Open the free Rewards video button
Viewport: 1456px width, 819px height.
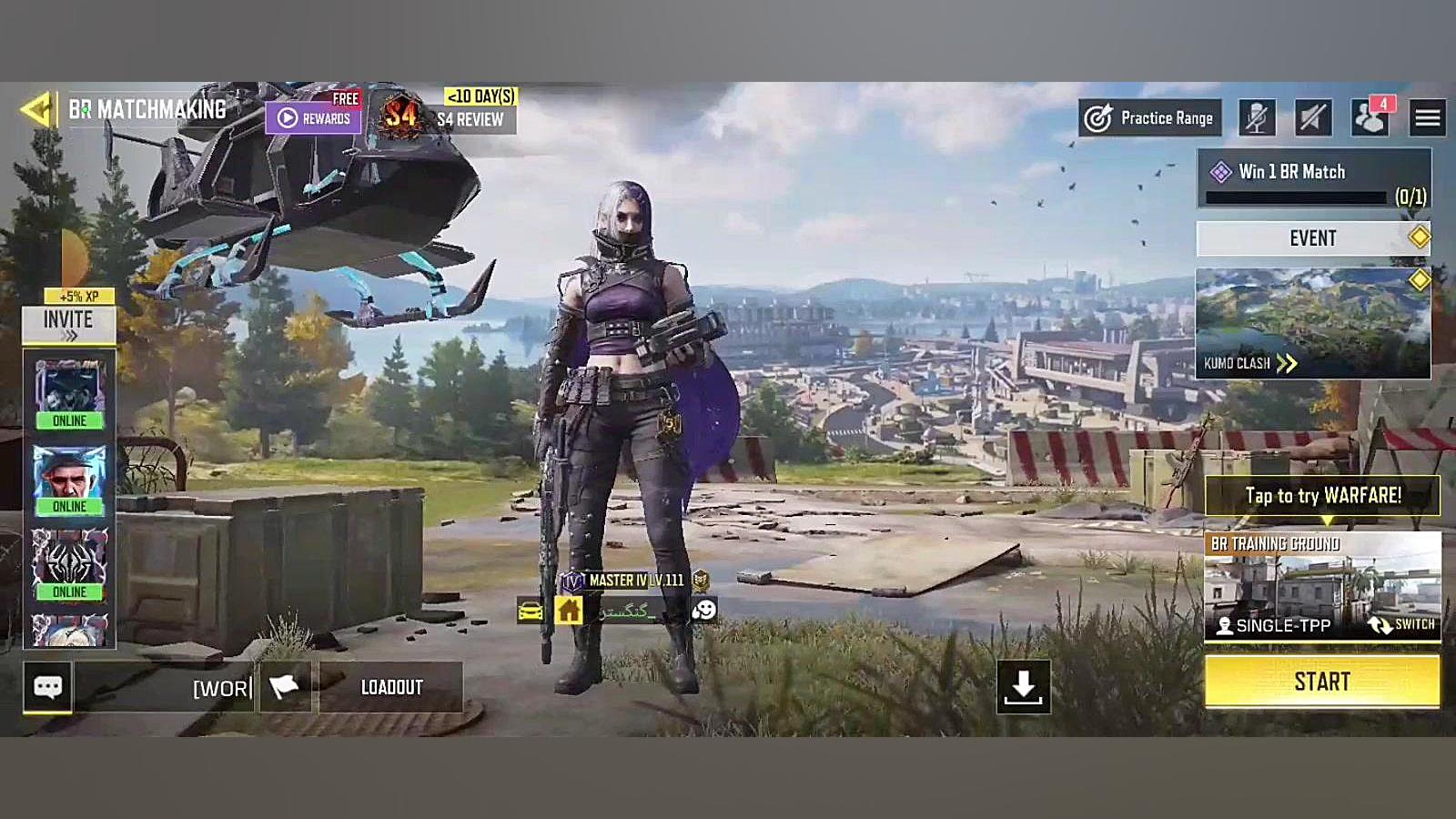[314, 117]
